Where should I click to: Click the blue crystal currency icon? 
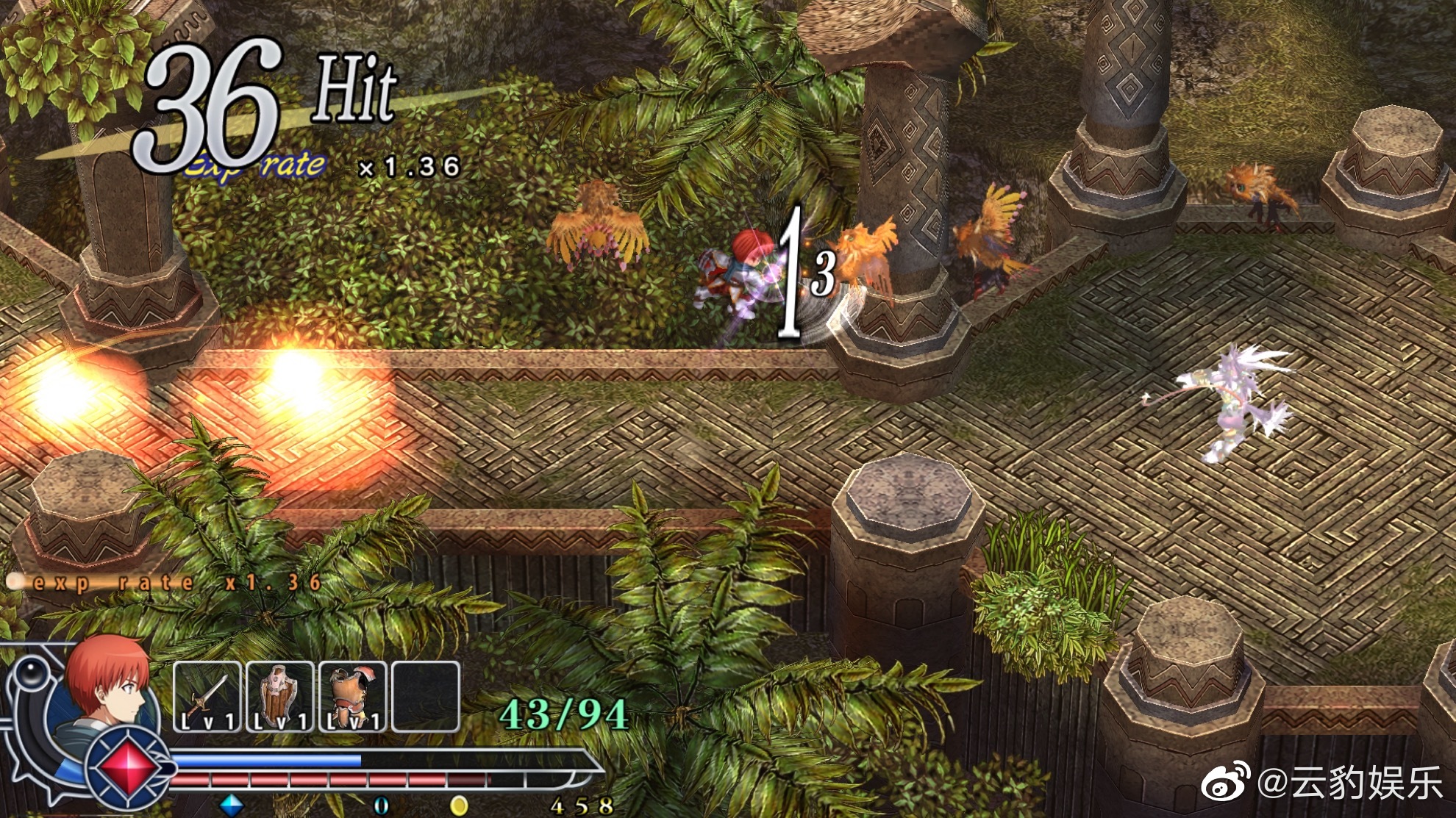[x=232, y=806]
